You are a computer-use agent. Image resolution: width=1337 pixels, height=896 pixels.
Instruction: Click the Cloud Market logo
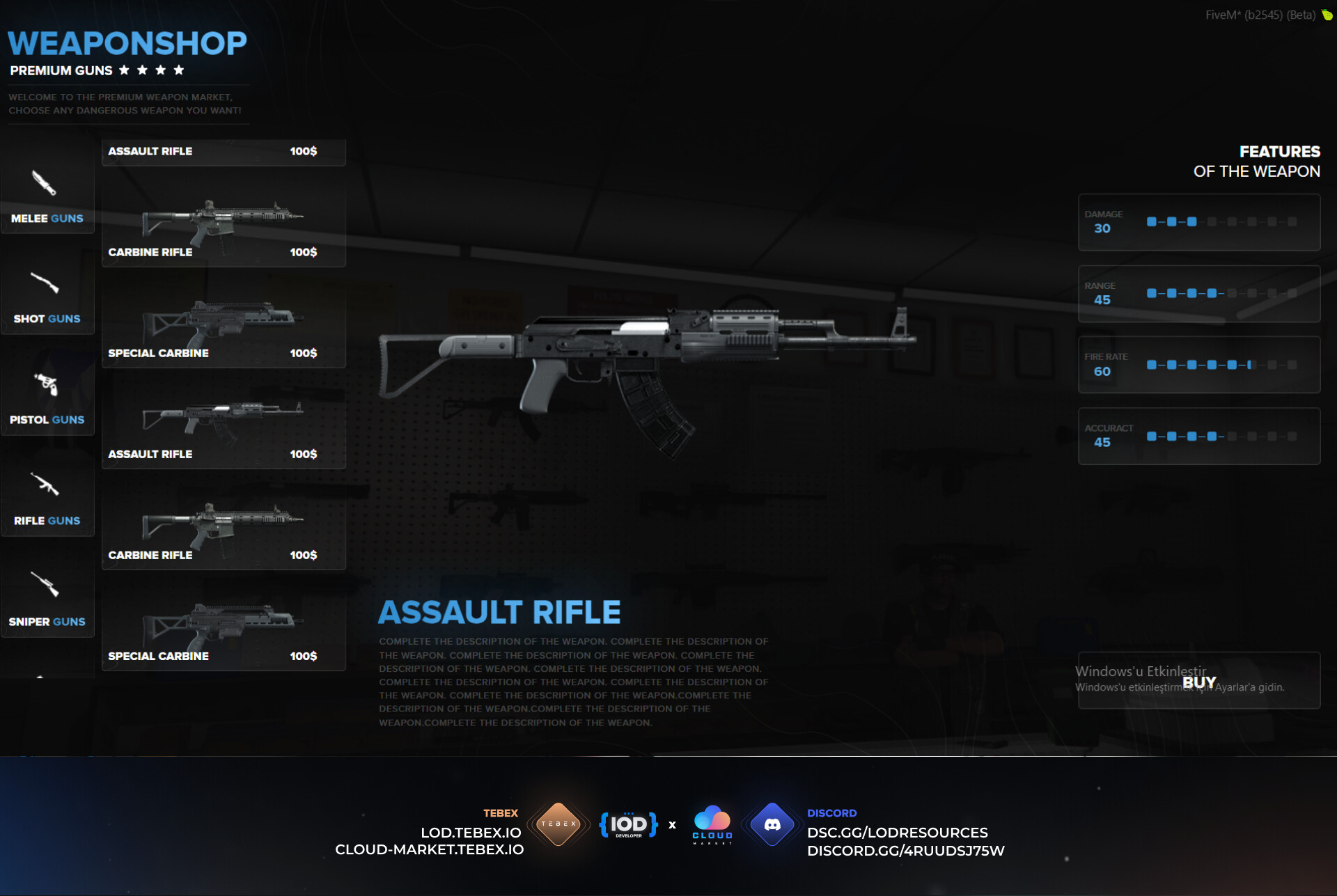click(711, 824)
